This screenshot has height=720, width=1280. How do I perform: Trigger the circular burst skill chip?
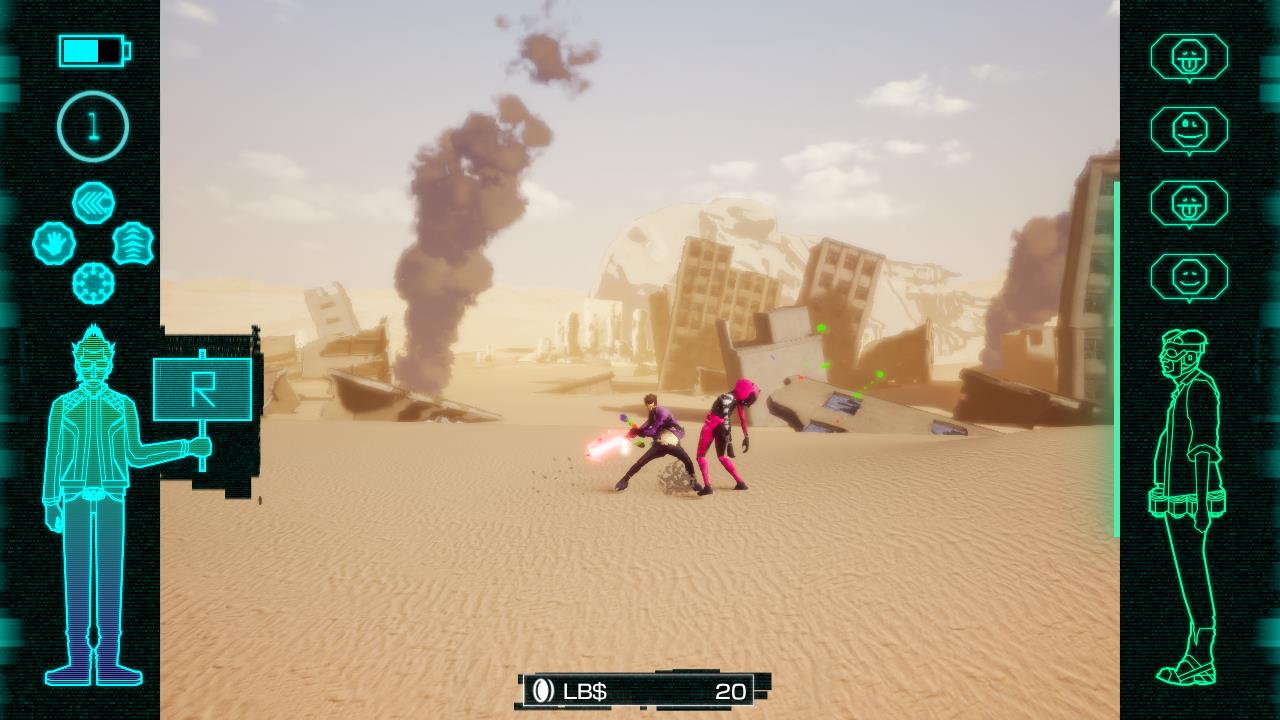tap(93, 283)
